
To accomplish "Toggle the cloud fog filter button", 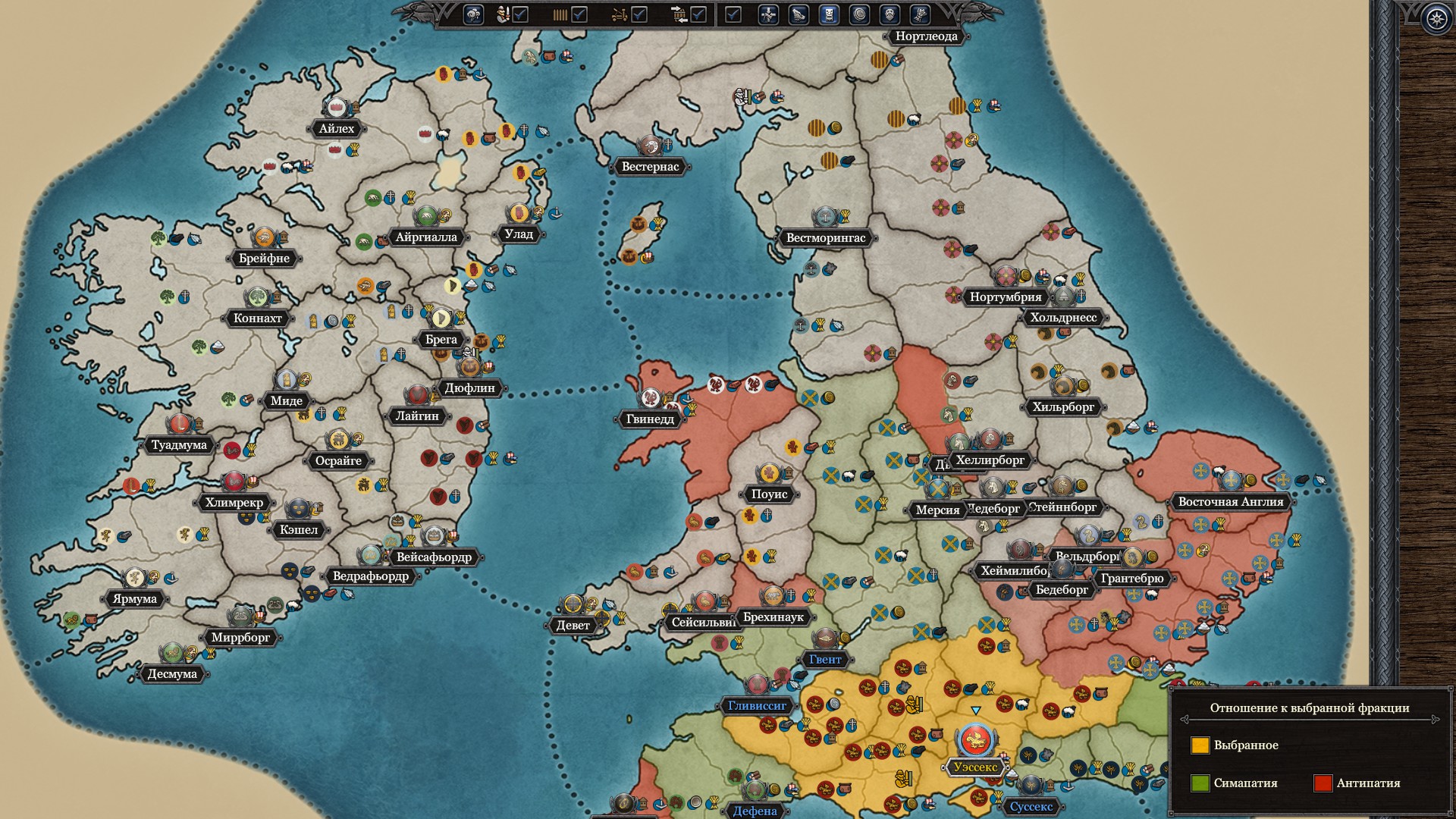I will click(x=473, y=14).
